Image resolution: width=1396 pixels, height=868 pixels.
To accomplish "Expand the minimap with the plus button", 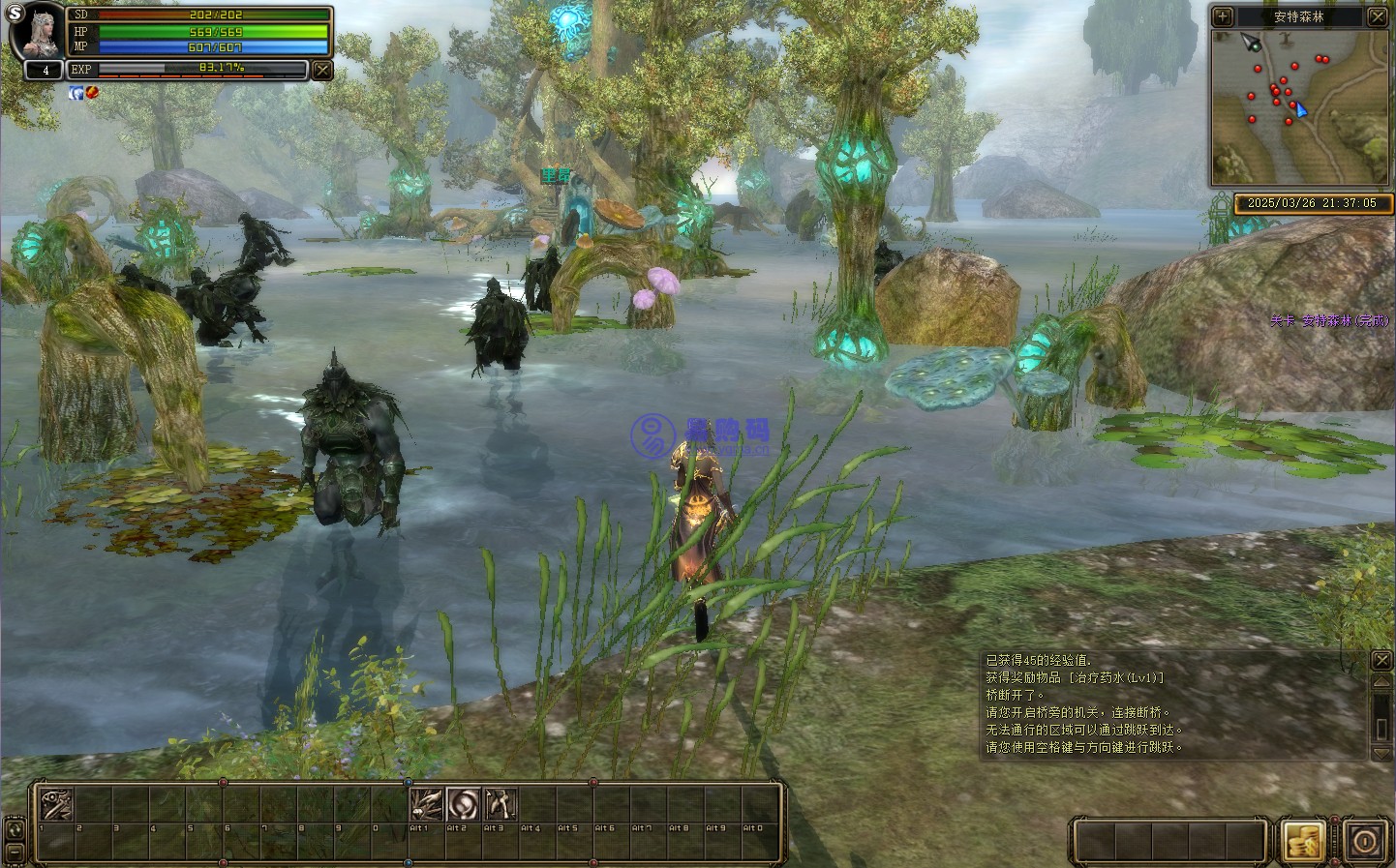I will pos(1223,16).
